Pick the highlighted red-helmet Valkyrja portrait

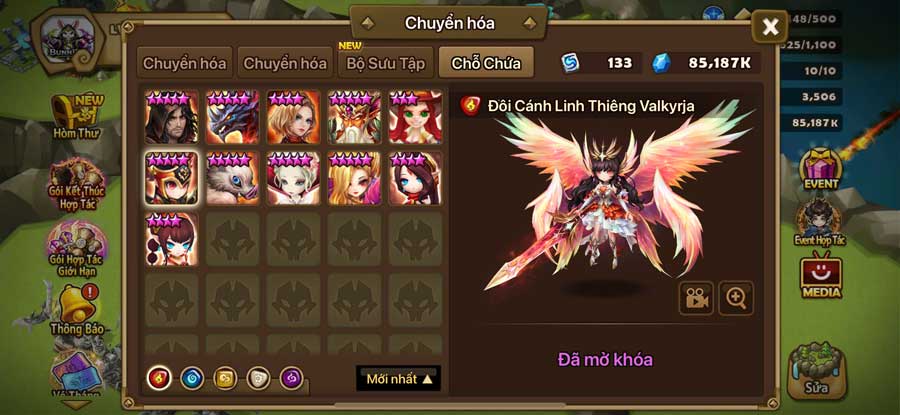coord(172,179)
